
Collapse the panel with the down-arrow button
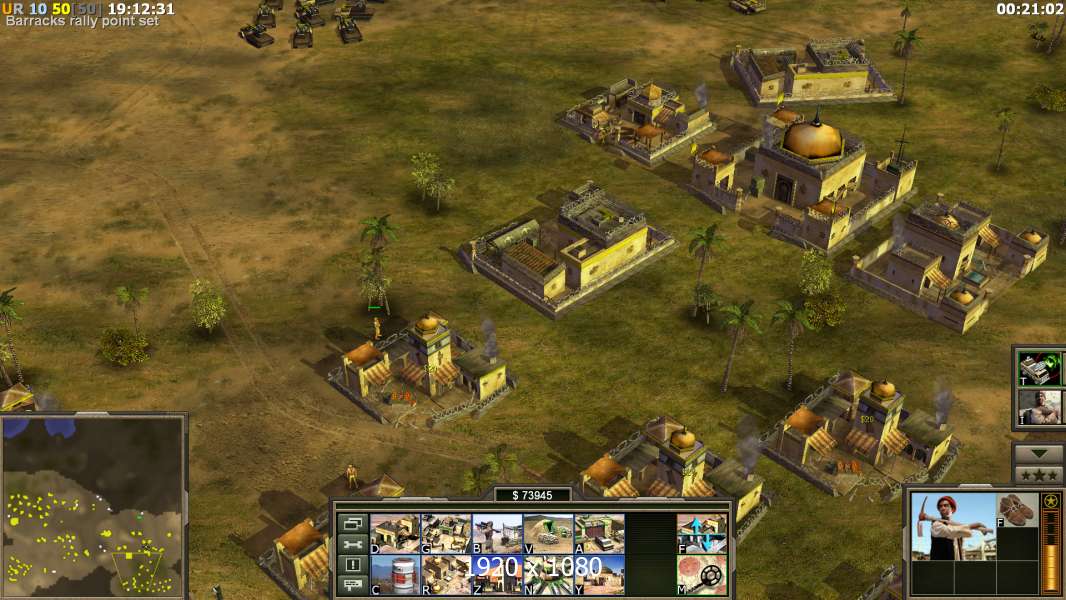click(1038, 453)
